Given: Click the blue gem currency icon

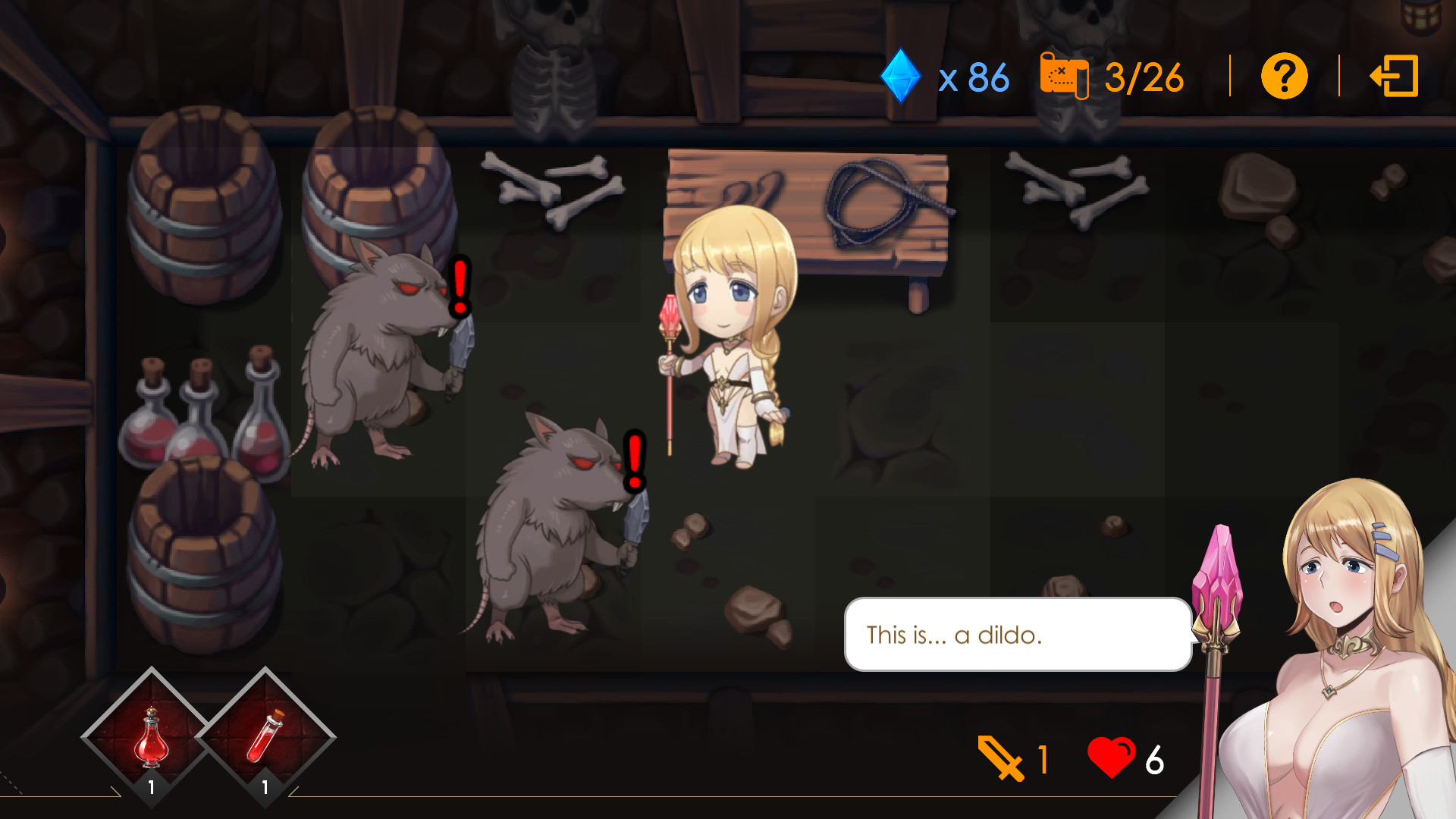Looking at the screenshot, I should click(x=899, y=76).
